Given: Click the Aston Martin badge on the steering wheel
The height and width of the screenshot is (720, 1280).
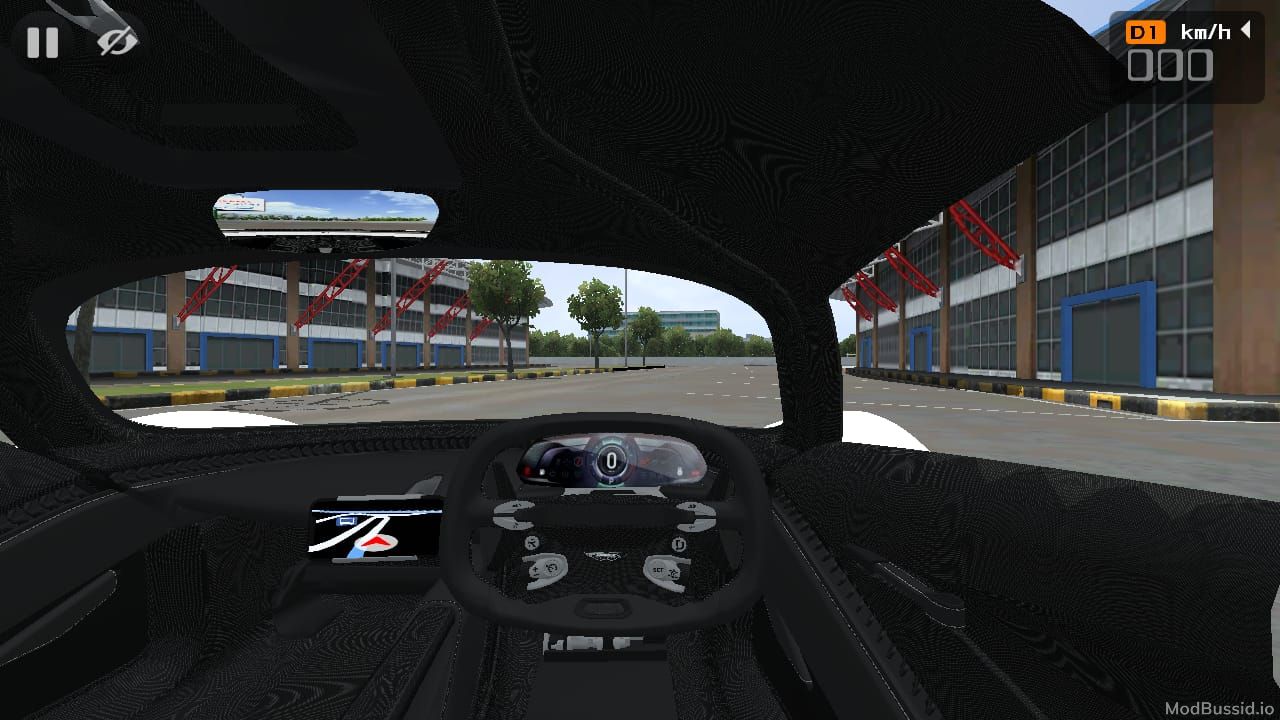Looking at the screenshot, I should point(604,554).
